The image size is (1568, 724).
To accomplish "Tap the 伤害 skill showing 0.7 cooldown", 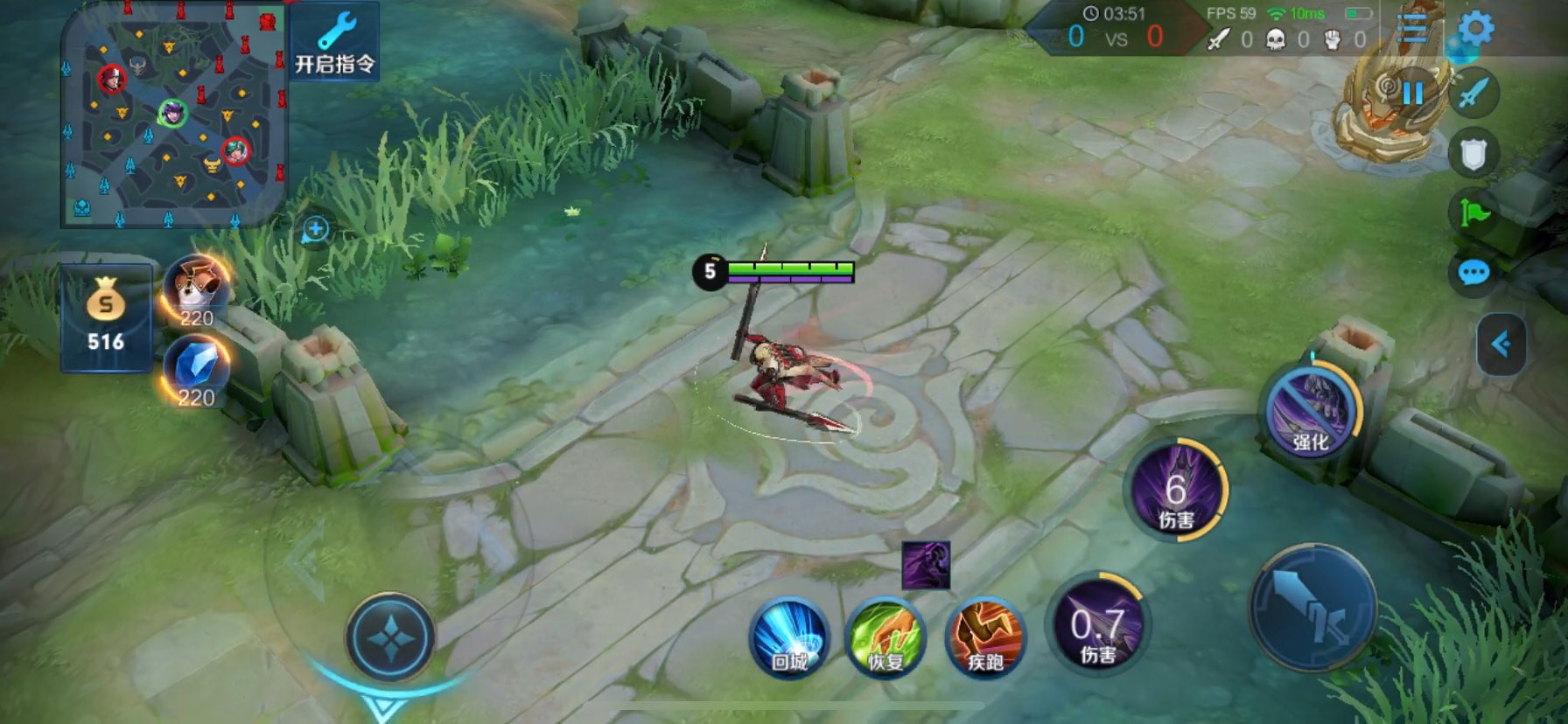I will (x=1098, y=626).
